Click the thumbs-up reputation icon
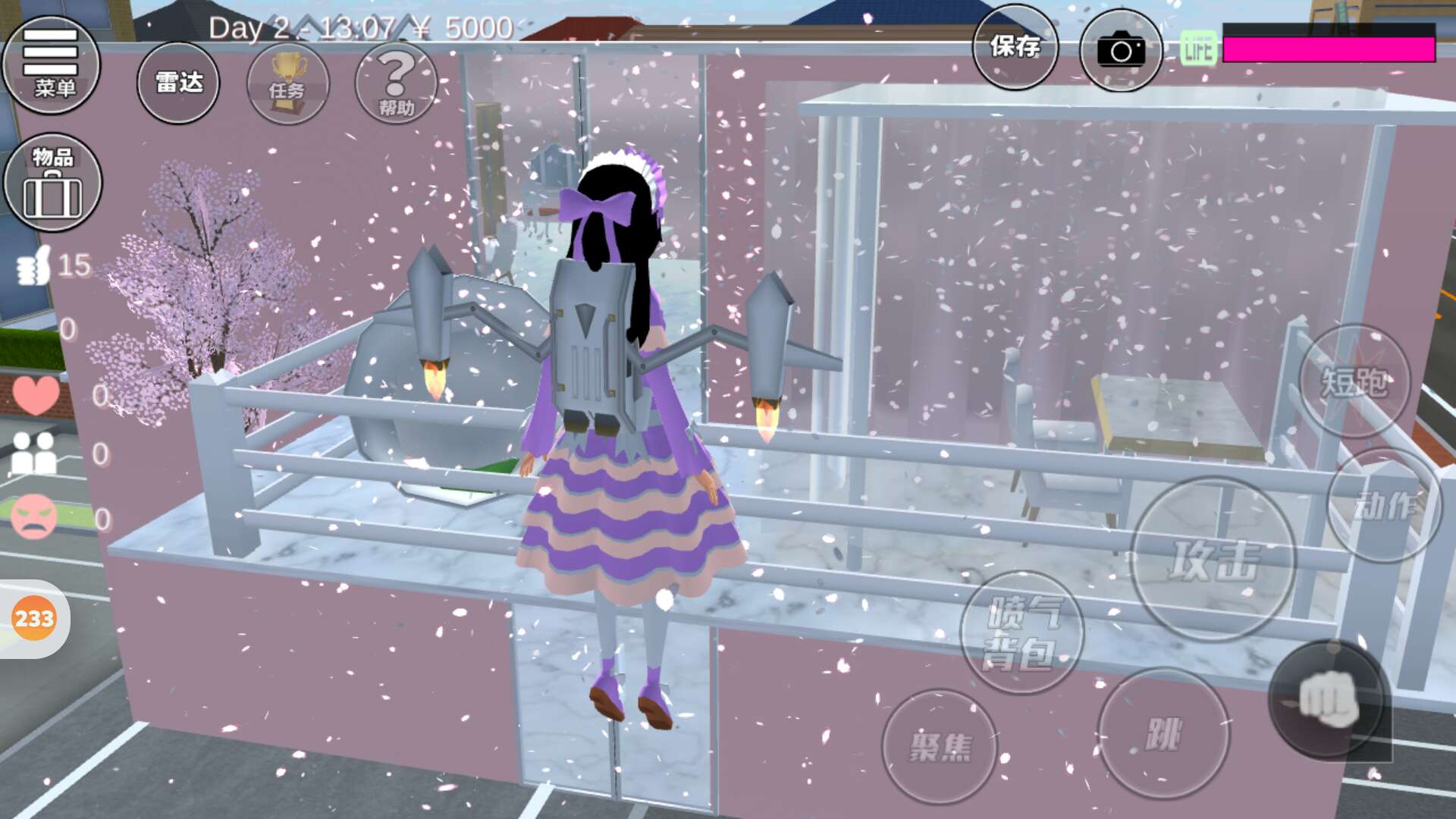1456x819 pixels. point(34,265)
